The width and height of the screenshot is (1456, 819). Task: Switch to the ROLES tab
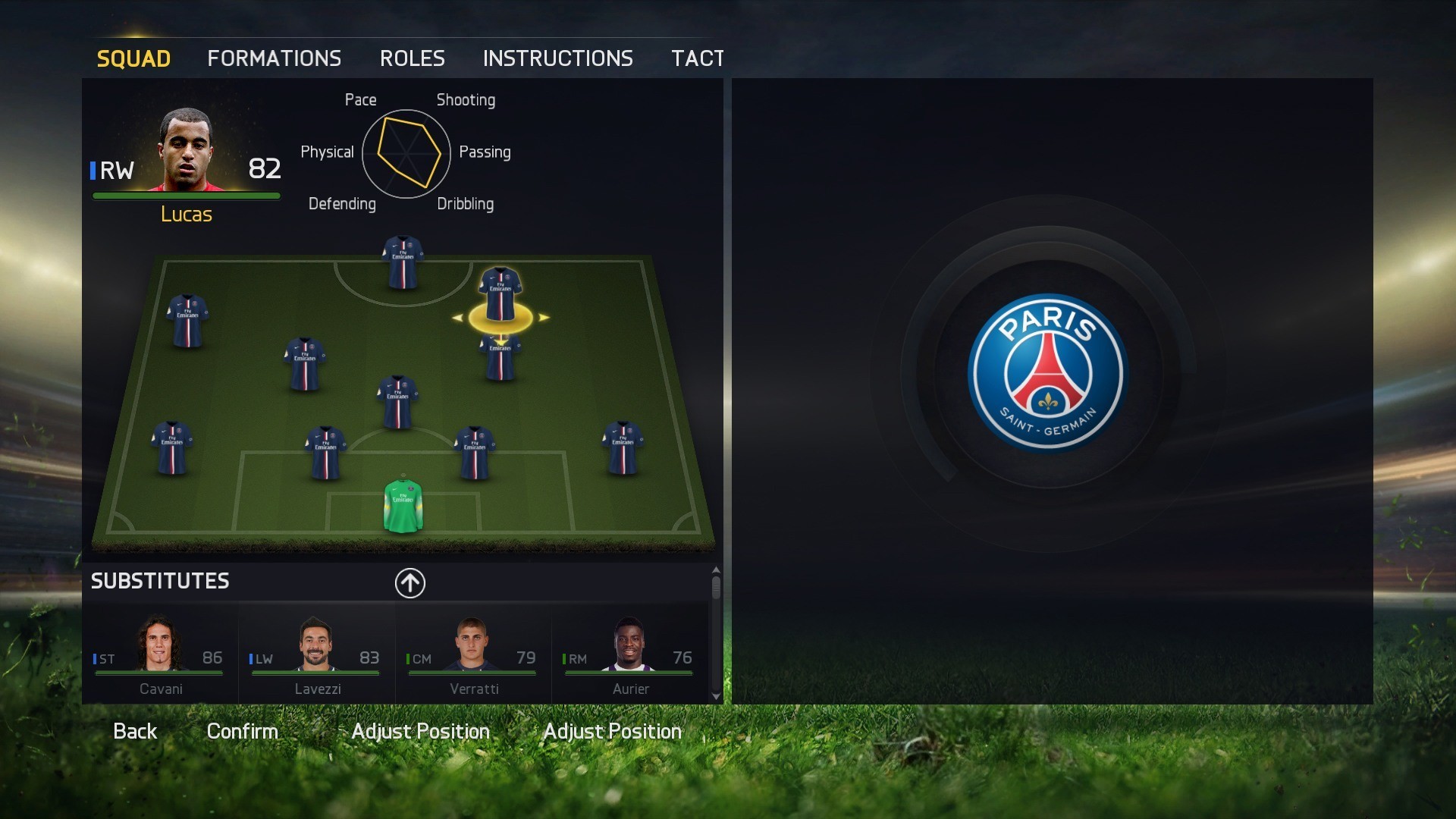coord(413,58)
